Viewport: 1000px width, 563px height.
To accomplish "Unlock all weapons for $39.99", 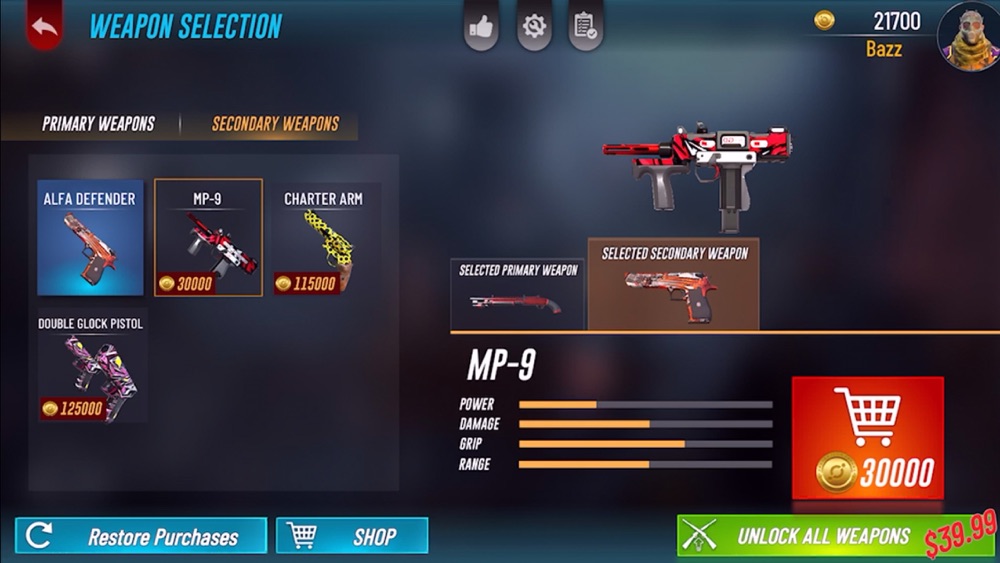I will 835,536.
